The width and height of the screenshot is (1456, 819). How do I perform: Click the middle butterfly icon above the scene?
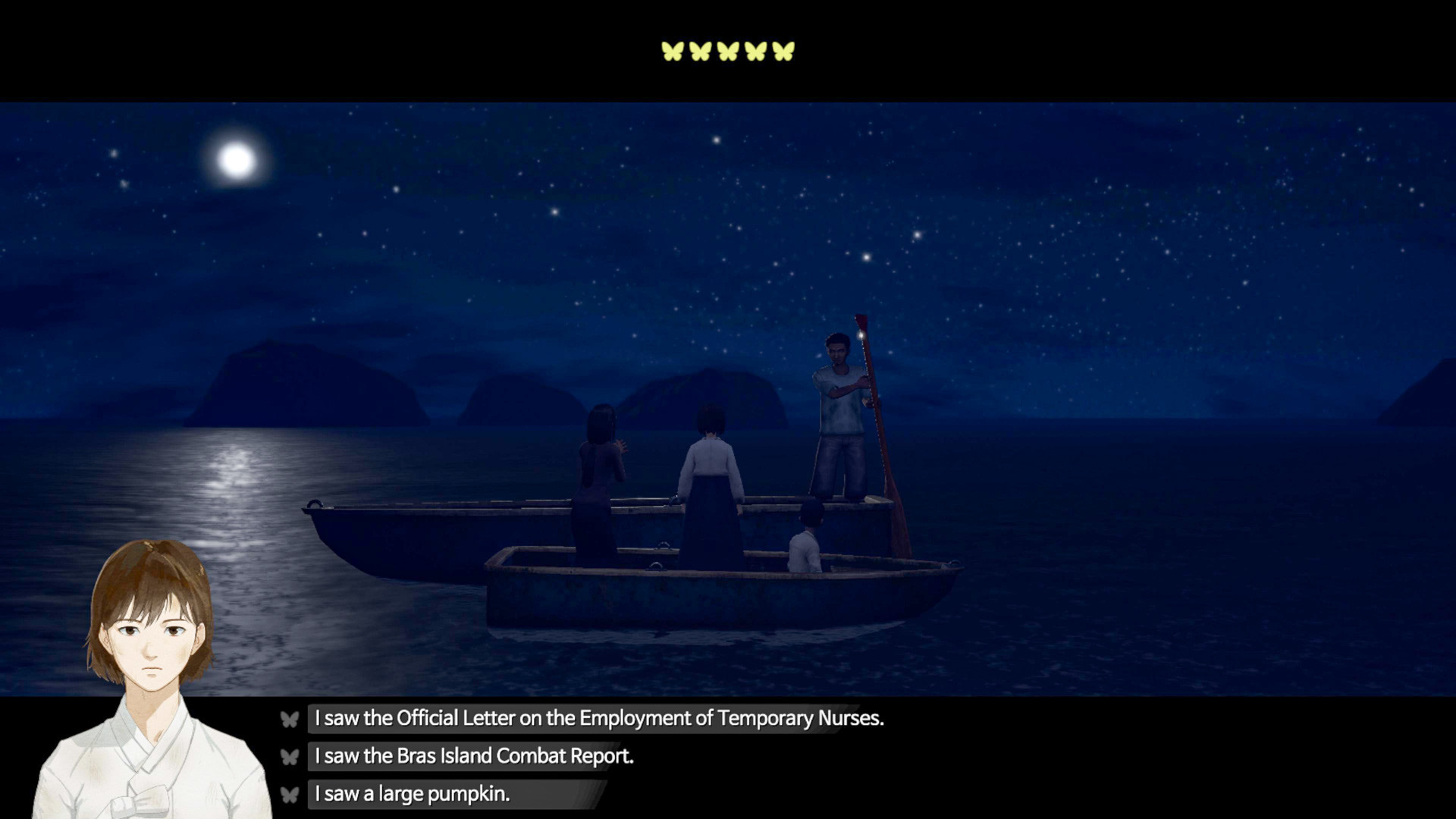coord(727,51)
